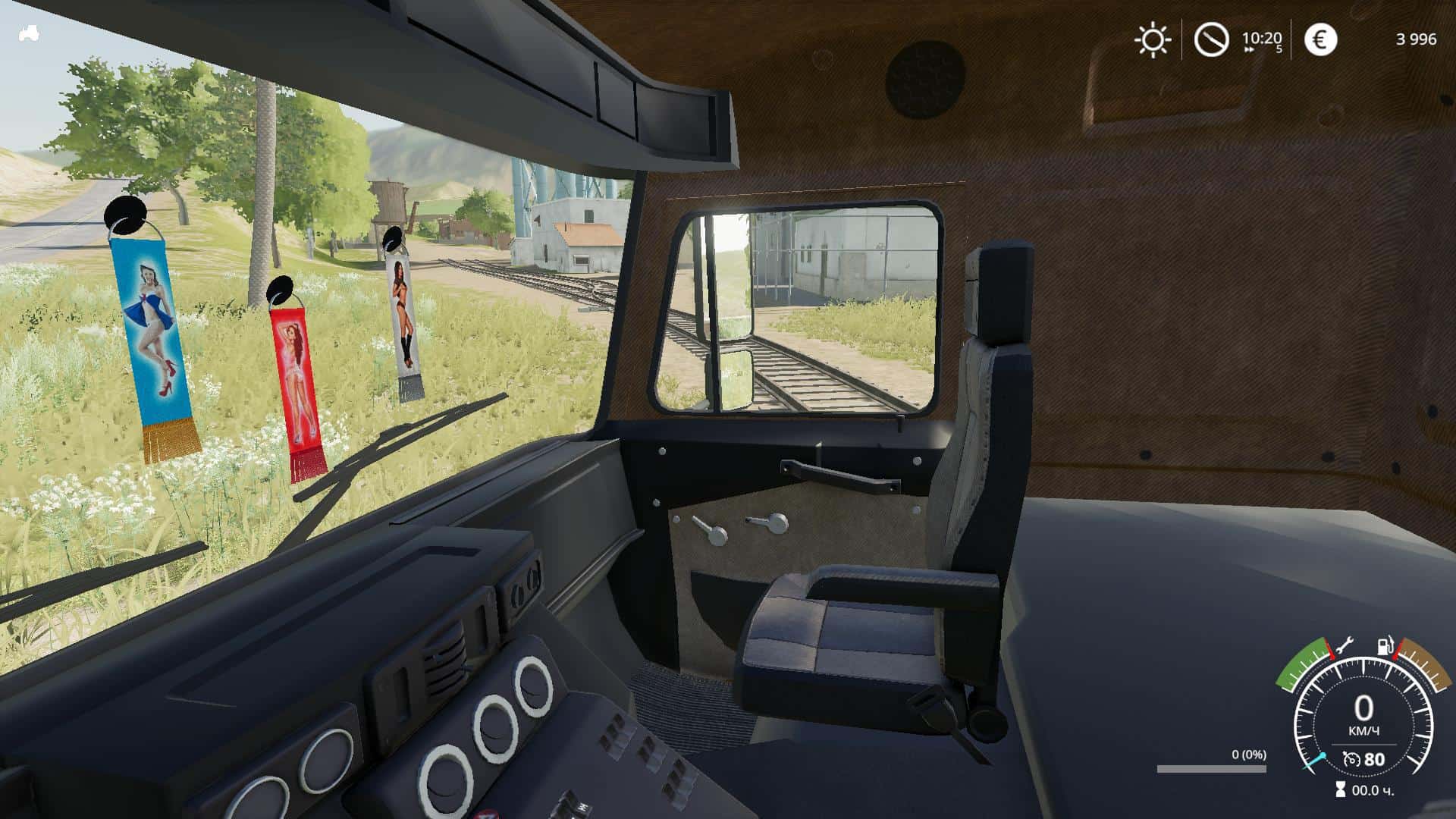This screenshot has height=819, width=1456.
Task: Click the tractor icon in the corner
Action: coord(29,34)
